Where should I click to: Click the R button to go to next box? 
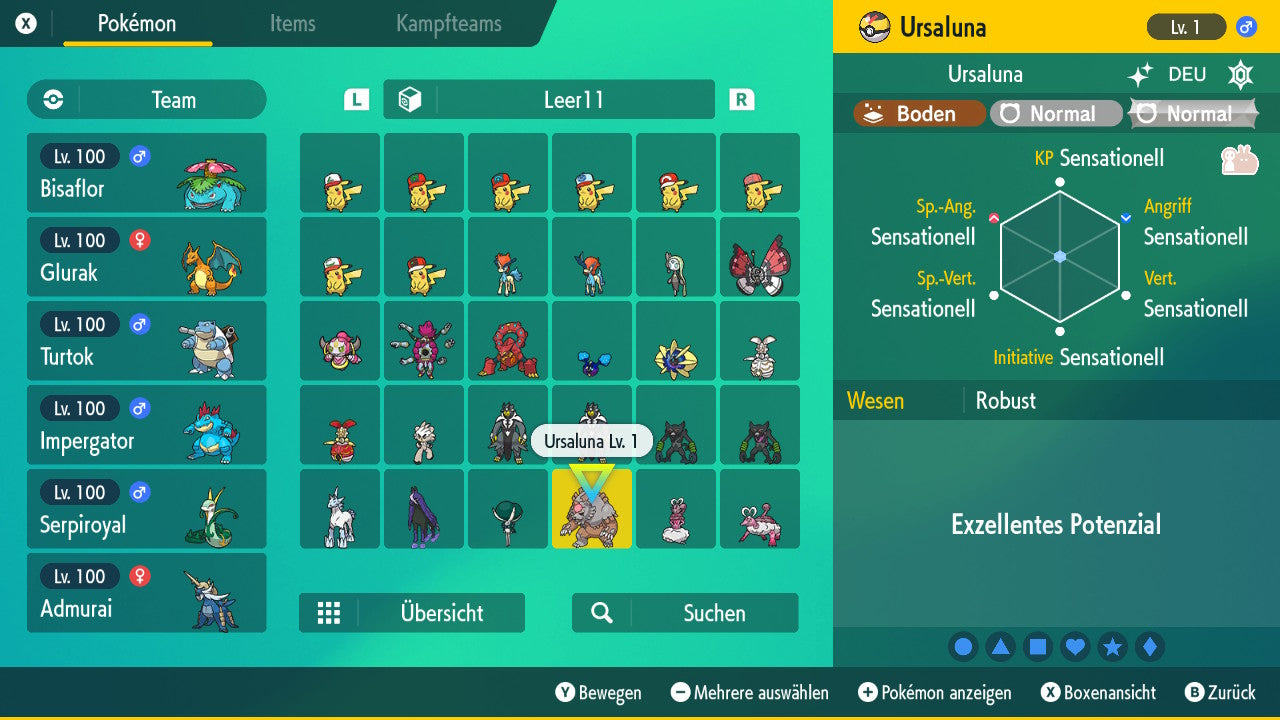pos(741,99)
